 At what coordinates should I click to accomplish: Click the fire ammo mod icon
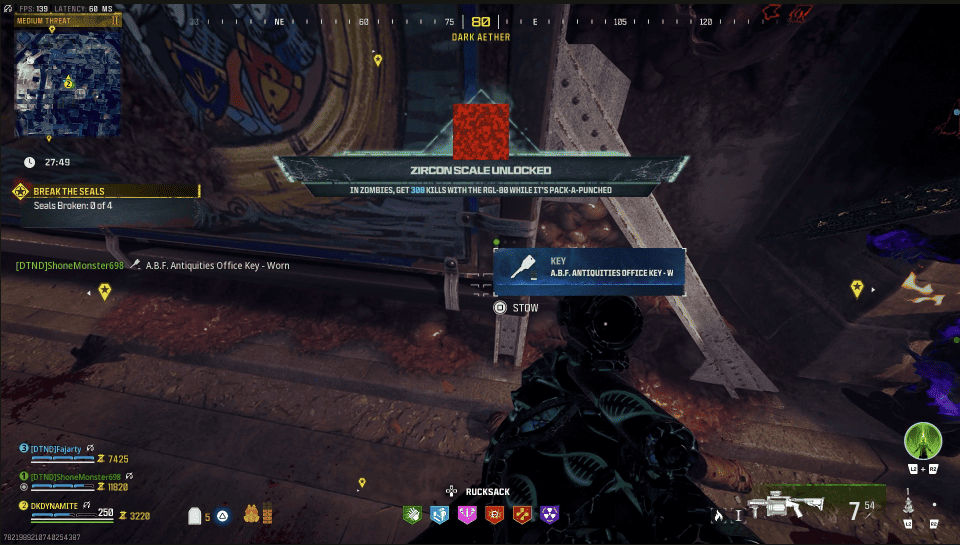coord(717,515)
